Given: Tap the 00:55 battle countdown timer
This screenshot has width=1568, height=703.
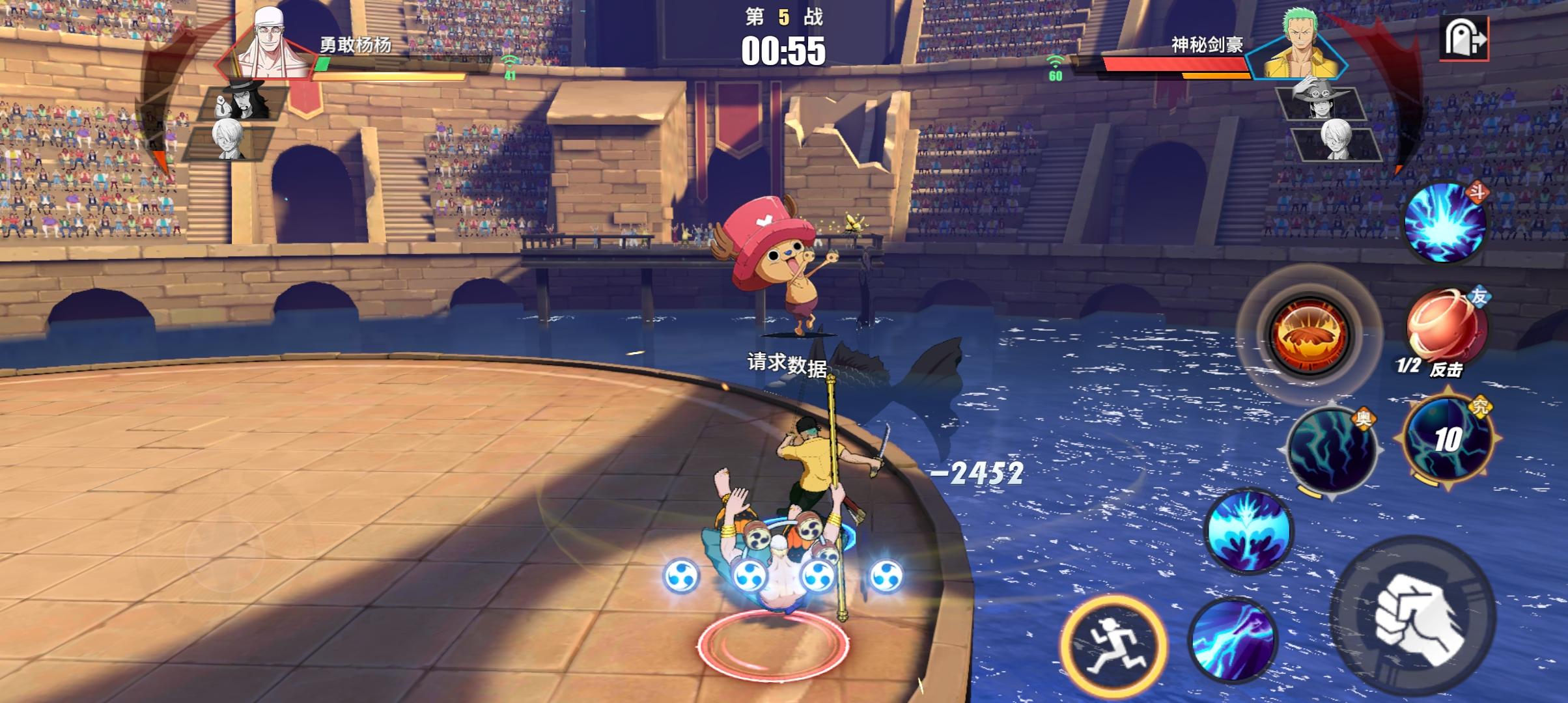Looking at the screenshot, I should [x=784, y=52].
